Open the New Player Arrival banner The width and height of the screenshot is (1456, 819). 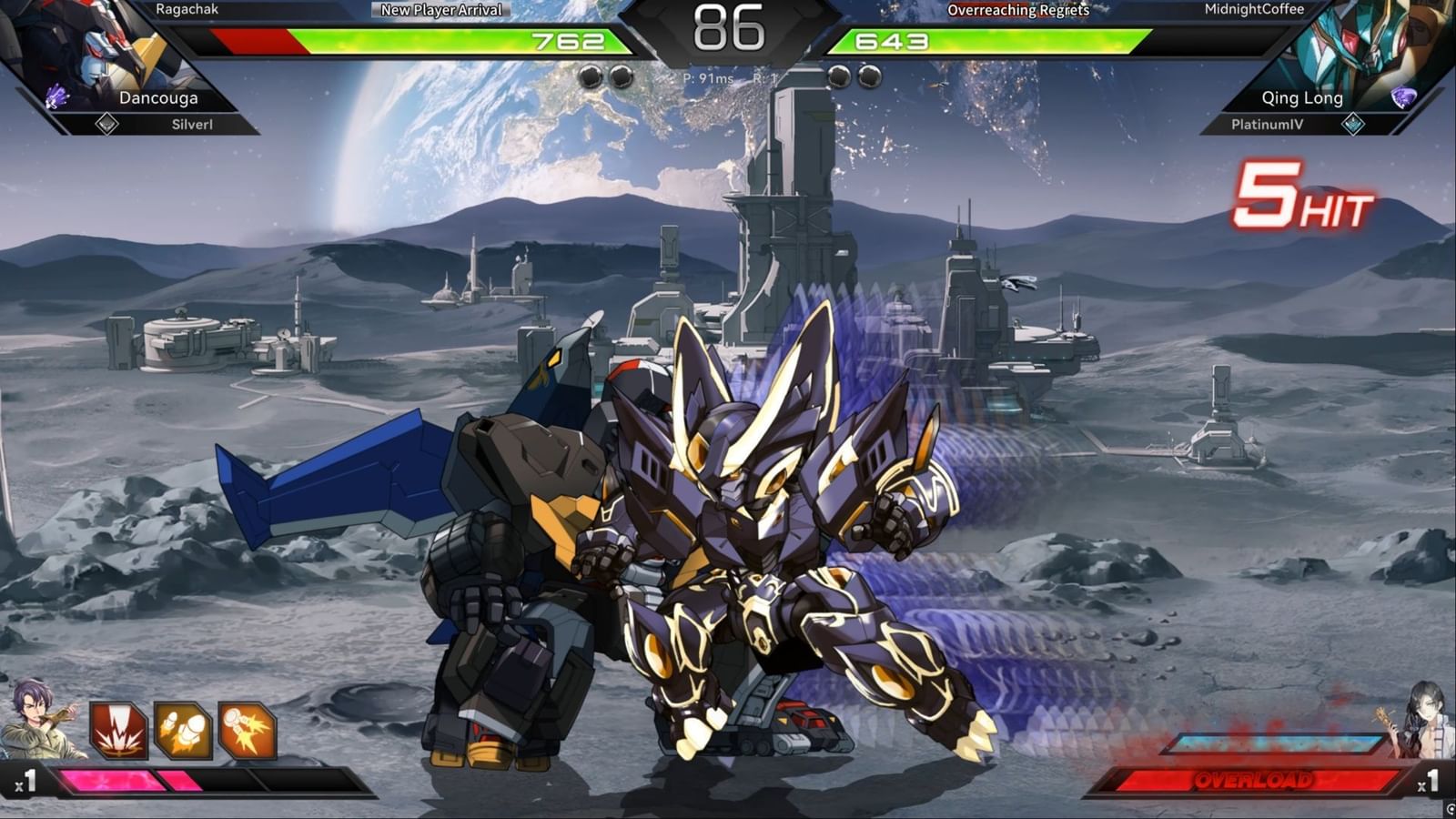441,11
